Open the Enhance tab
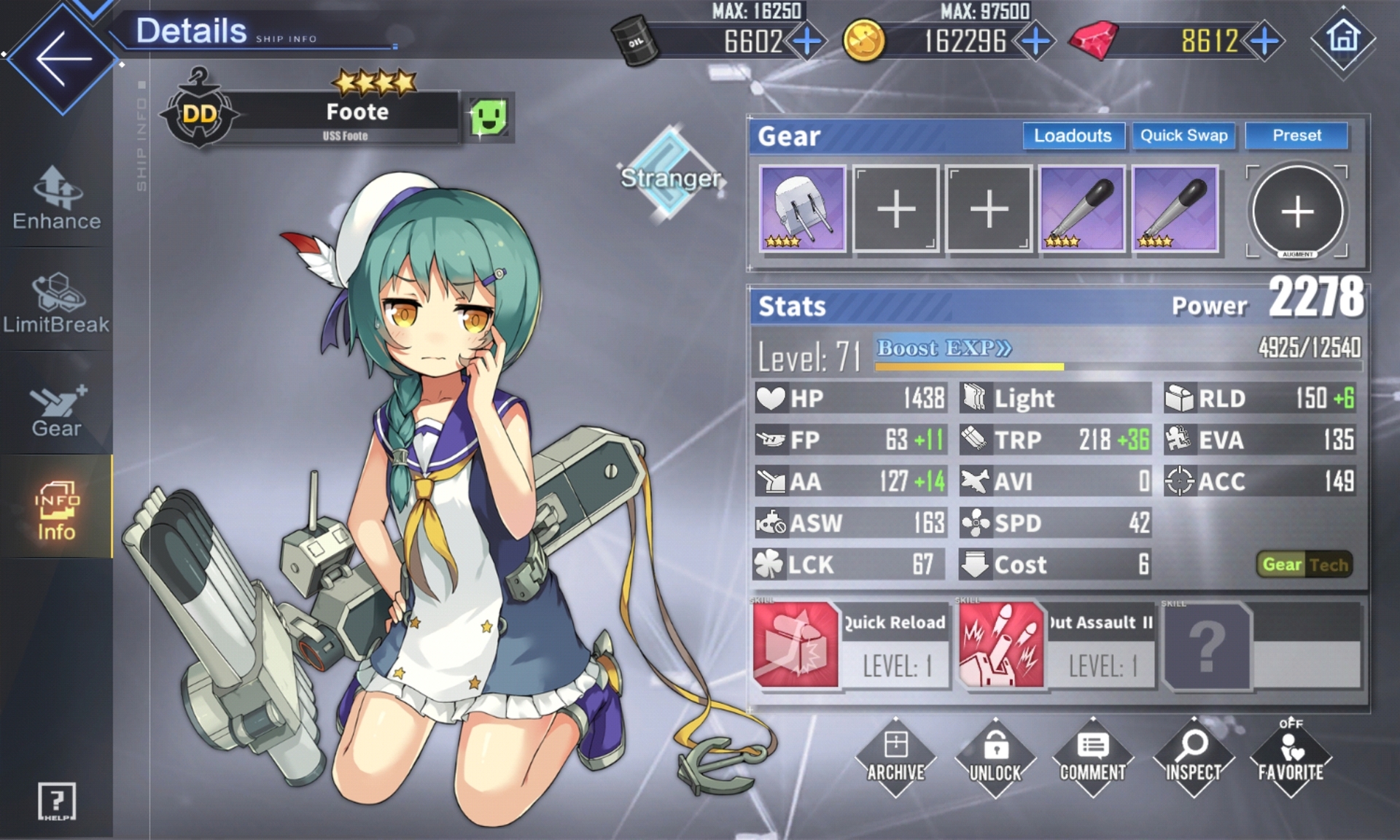Viewport: 1400px width, 840px height. [x=57, y=198]
